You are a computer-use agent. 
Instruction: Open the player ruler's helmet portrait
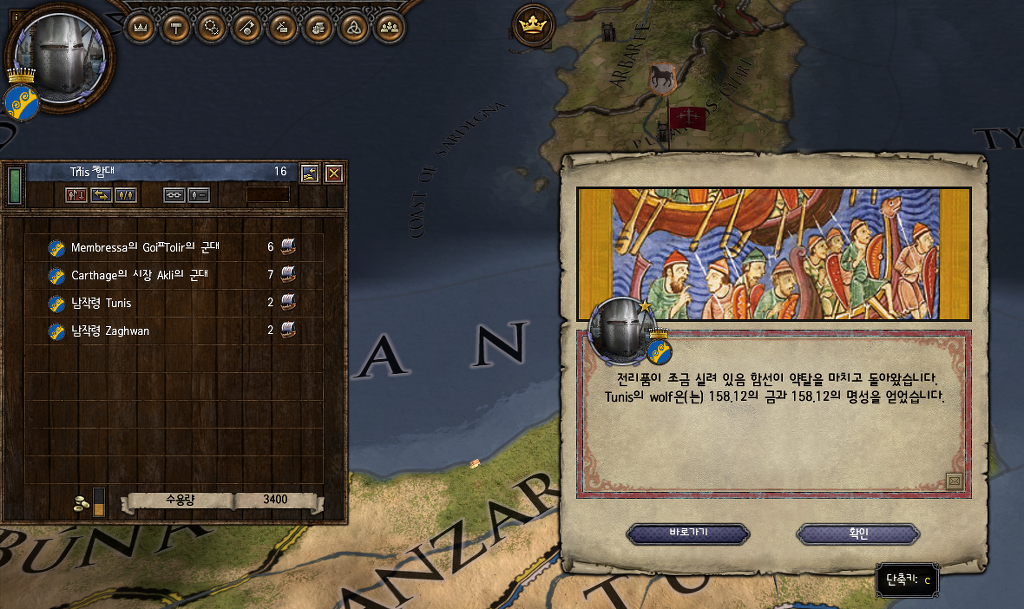63,56
